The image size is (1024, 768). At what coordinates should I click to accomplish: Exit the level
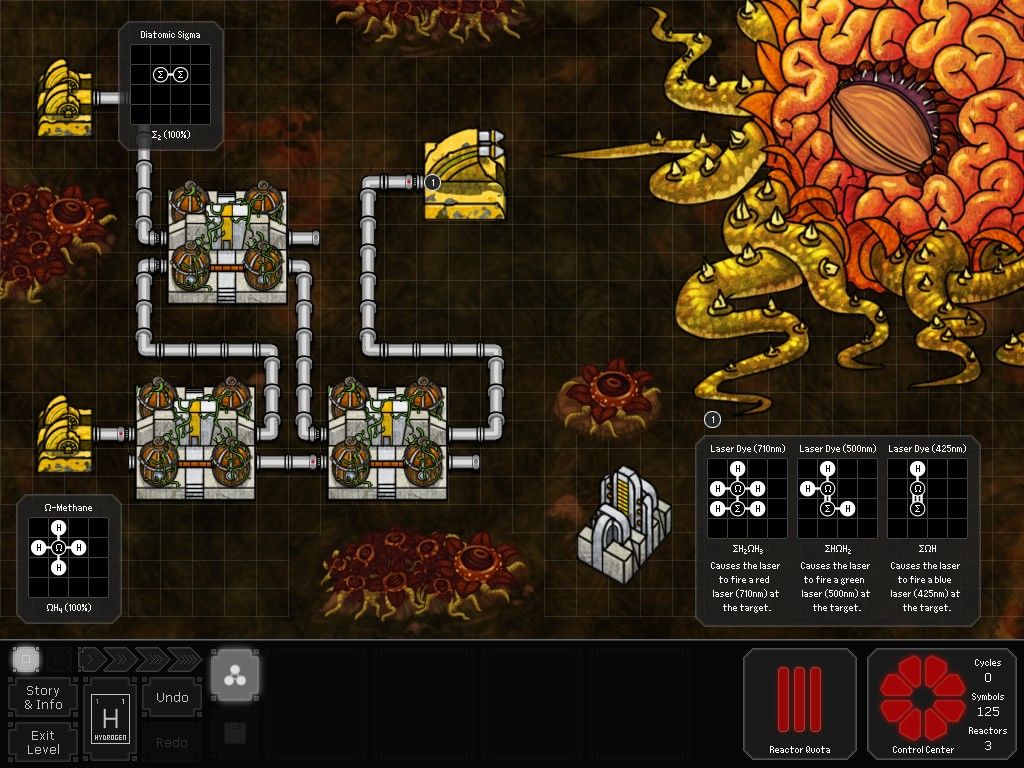pos(43,742)
